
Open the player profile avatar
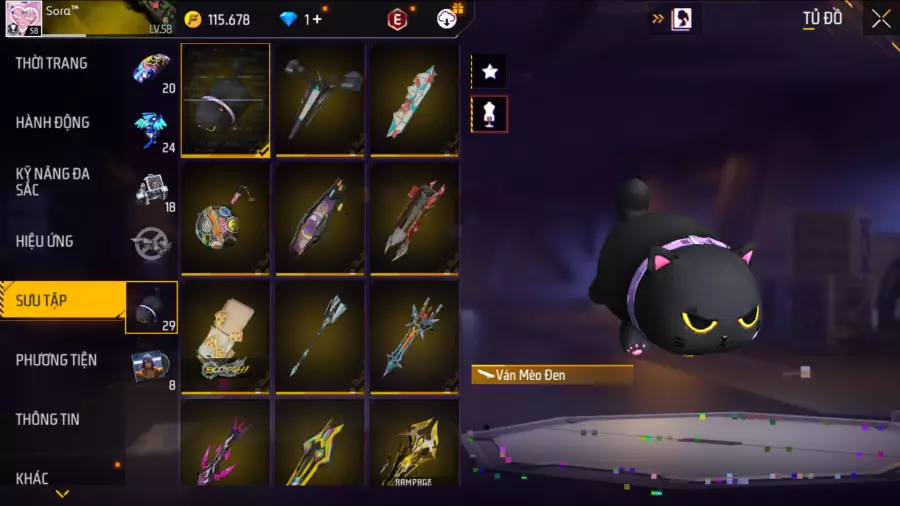pyautogui.click(x=24, y=18)
